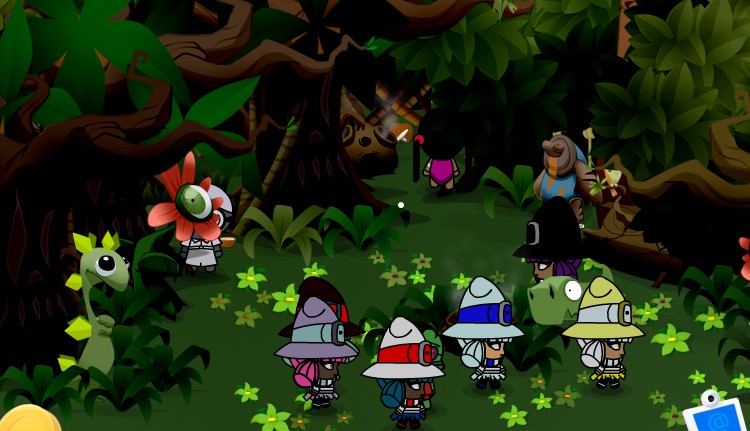
Task: Open the gold coin icon
Action: [27, 420]
